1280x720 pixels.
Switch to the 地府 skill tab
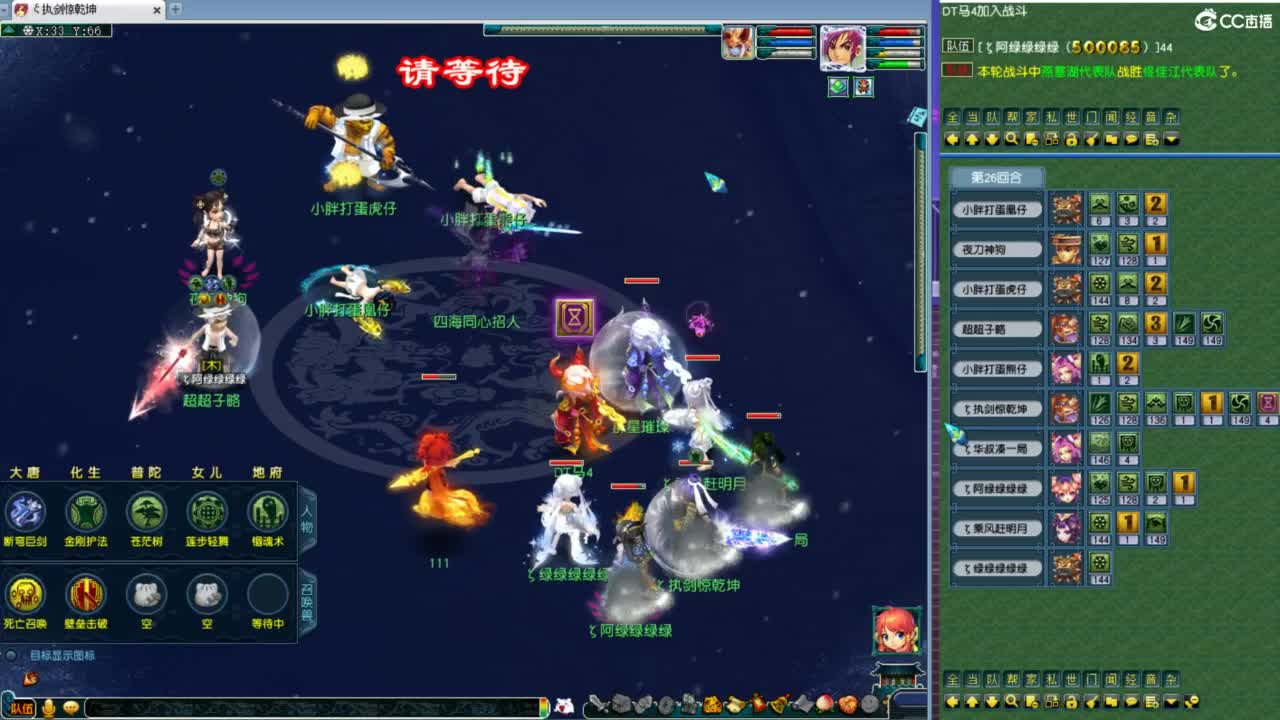coord(268,472)
